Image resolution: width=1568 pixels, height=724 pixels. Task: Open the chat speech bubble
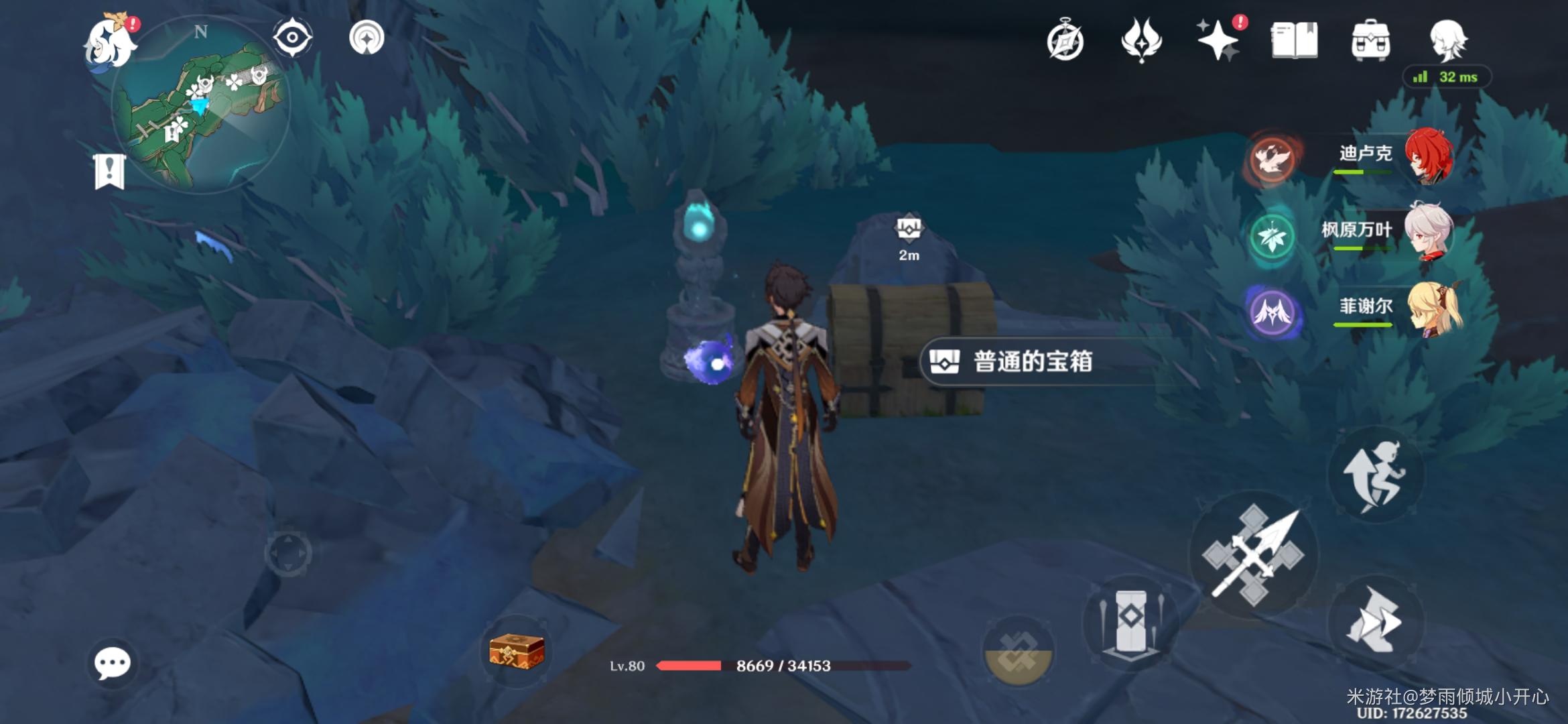pyautogui.click(x=112, y=664)
